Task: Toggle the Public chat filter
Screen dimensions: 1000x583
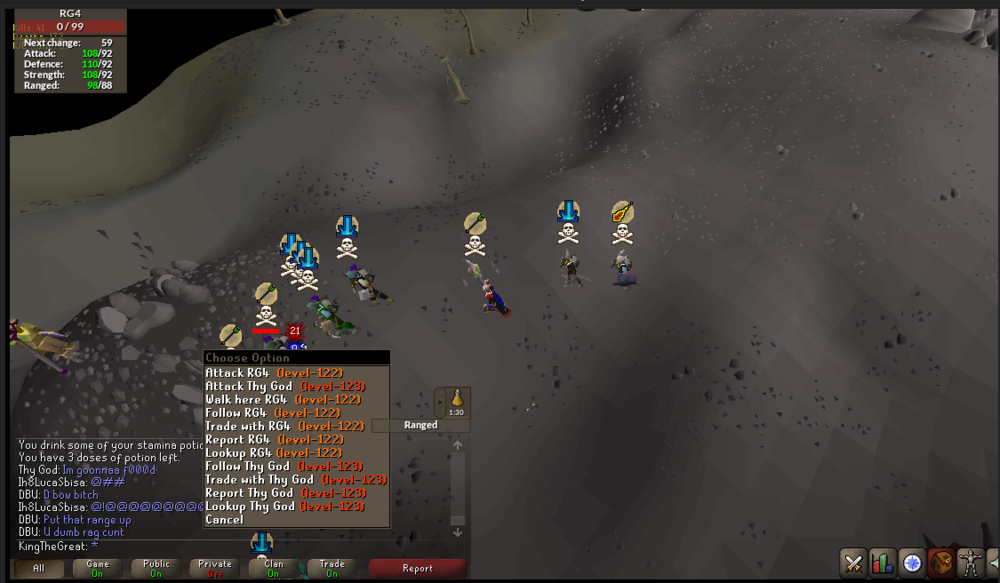Action: (x=157, y=568)
